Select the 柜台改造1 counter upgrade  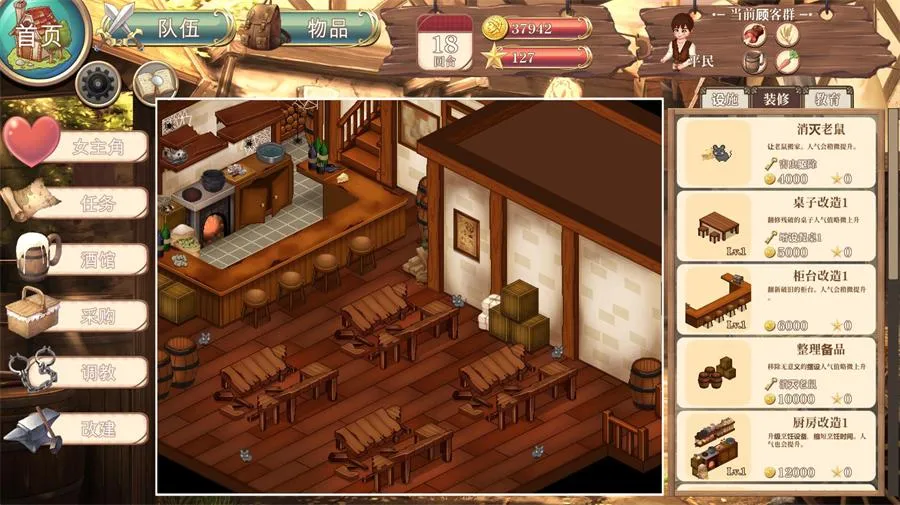click(777, 299)
